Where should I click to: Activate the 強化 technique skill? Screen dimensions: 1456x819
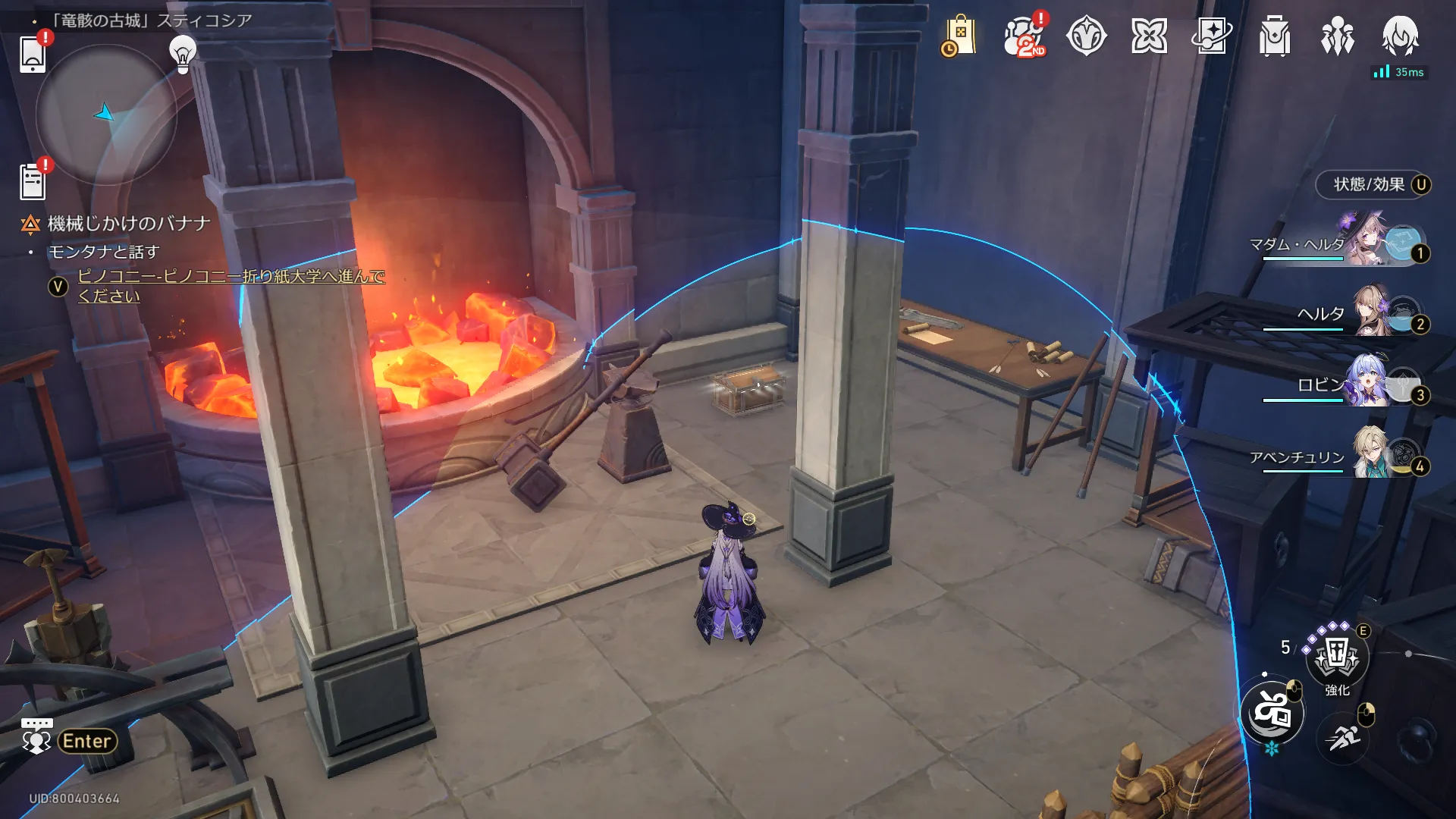tap(1337, 656)
